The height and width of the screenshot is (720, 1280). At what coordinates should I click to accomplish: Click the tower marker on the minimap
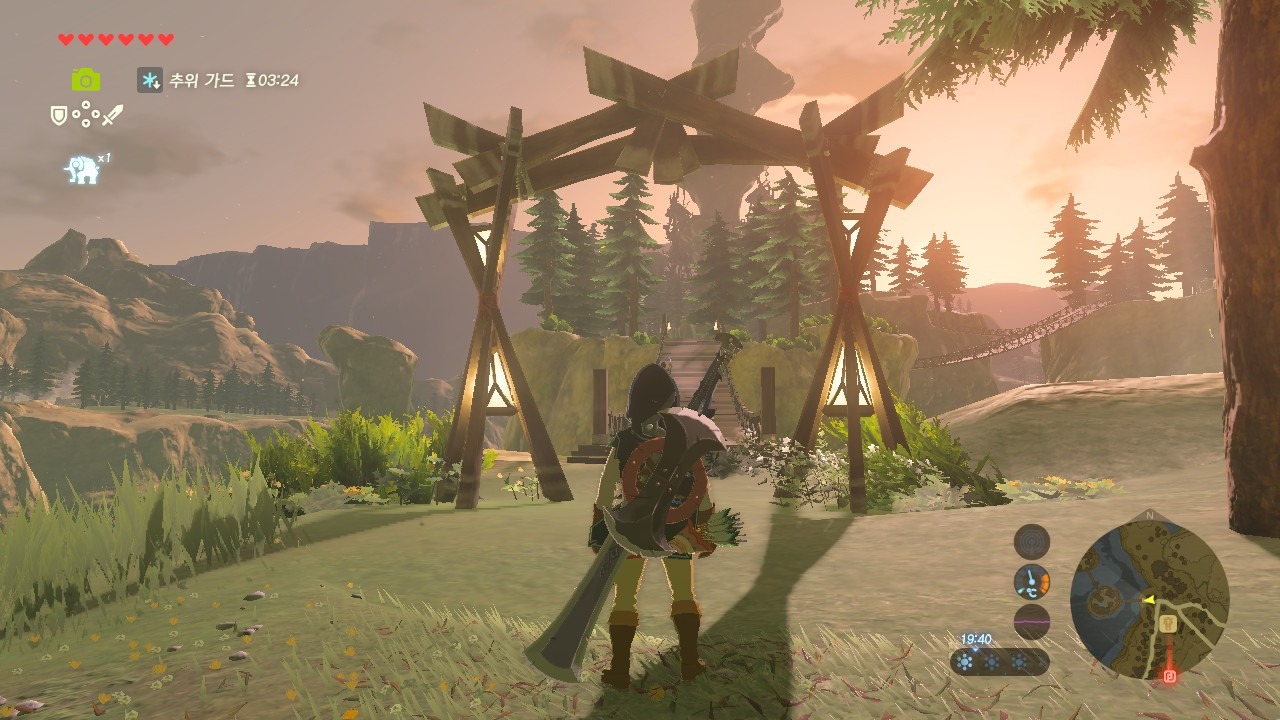[1167, 624]
